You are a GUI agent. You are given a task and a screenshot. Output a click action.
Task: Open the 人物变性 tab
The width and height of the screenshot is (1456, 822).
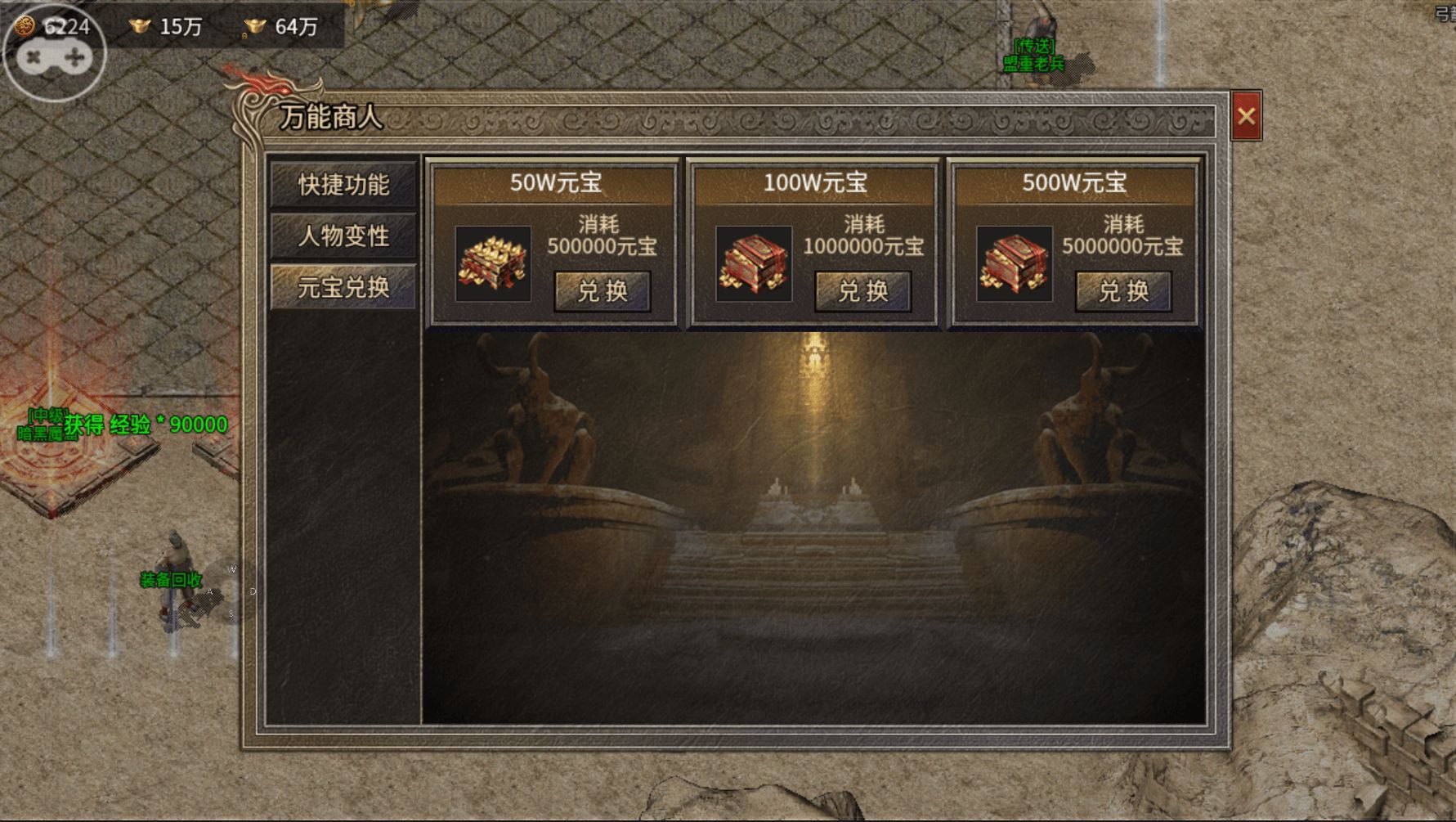pyautogui.click(x=343, y=236)
